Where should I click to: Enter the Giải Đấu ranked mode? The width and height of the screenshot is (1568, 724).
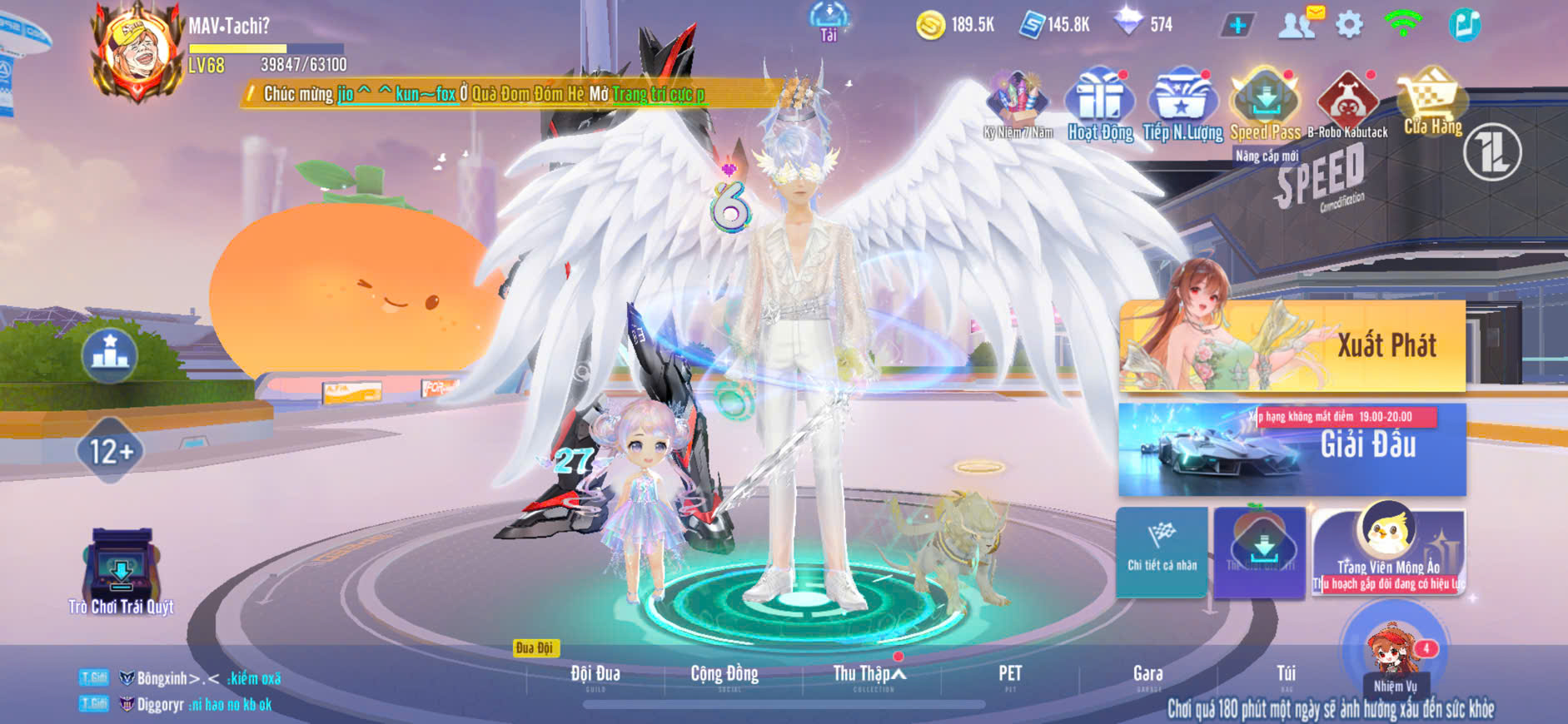point(1292,449)
